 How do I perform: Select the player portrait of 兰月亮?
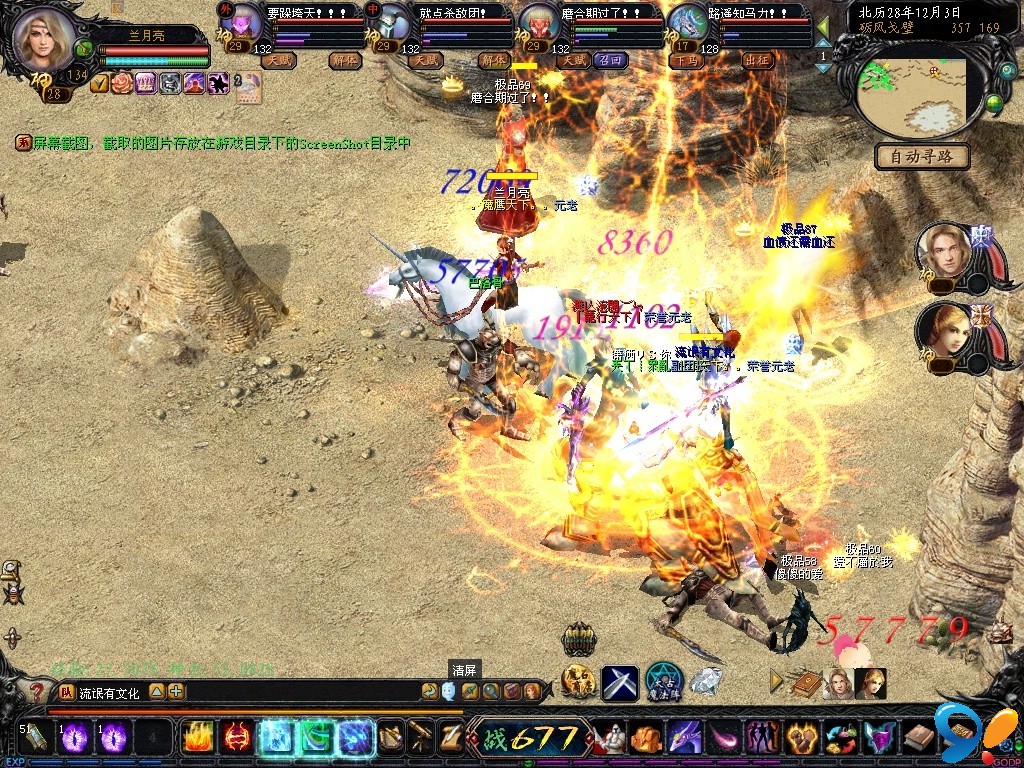(45, 38)
